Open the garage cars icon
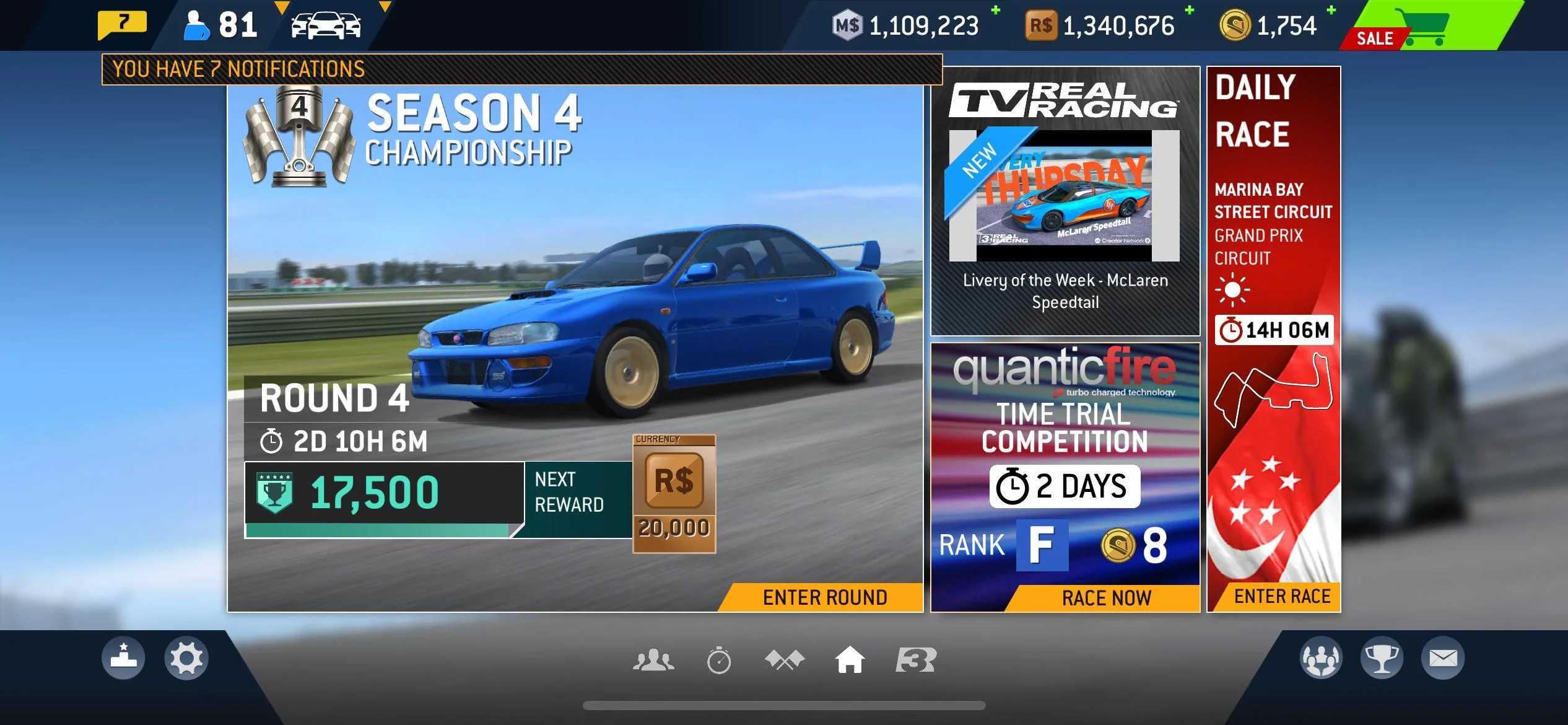This screenshot has height=725, width=1568. (x=326, y=26)
